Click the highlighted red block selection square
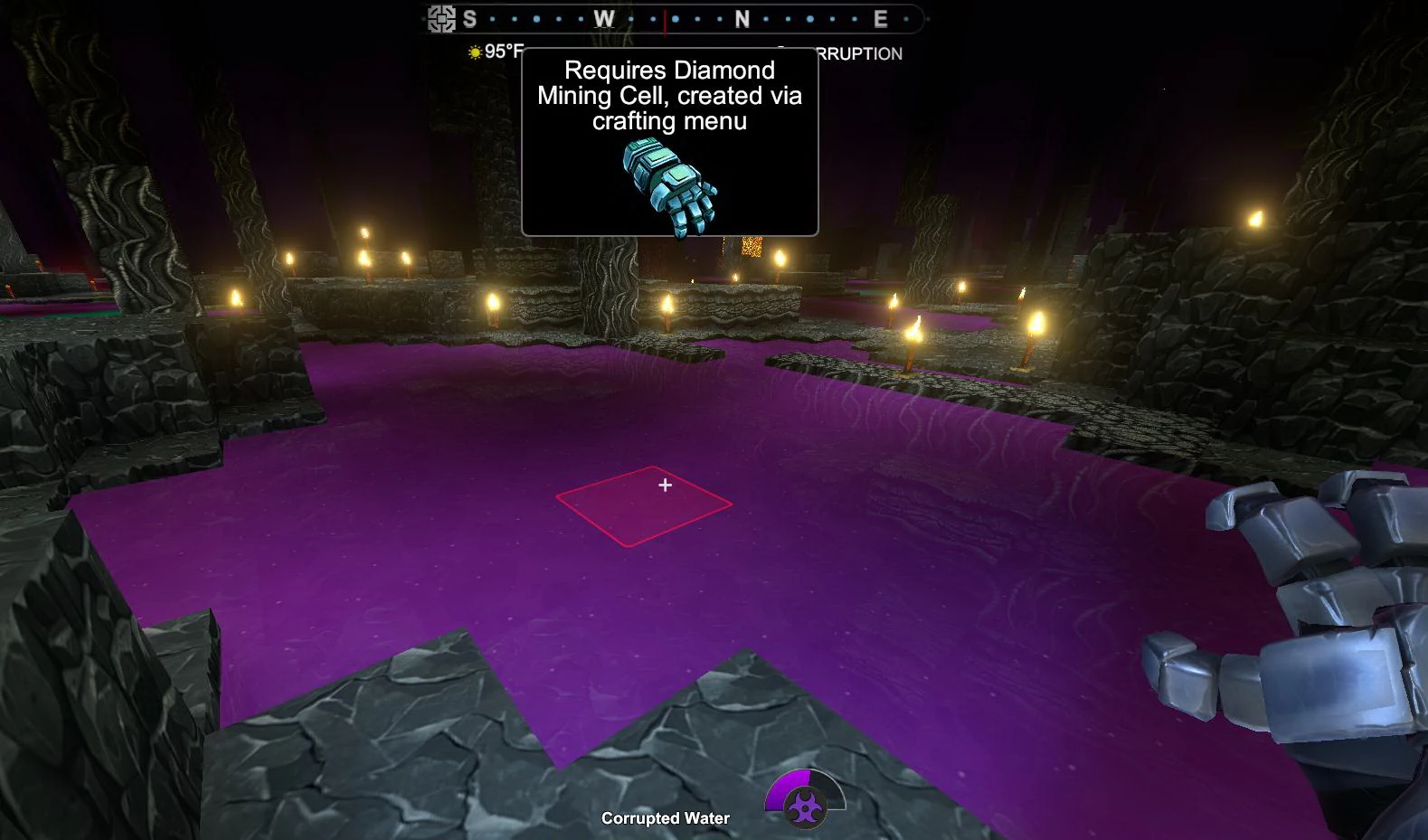This screenshot has width=1428, height=840. pyautogui.click(x=644, y=505)
